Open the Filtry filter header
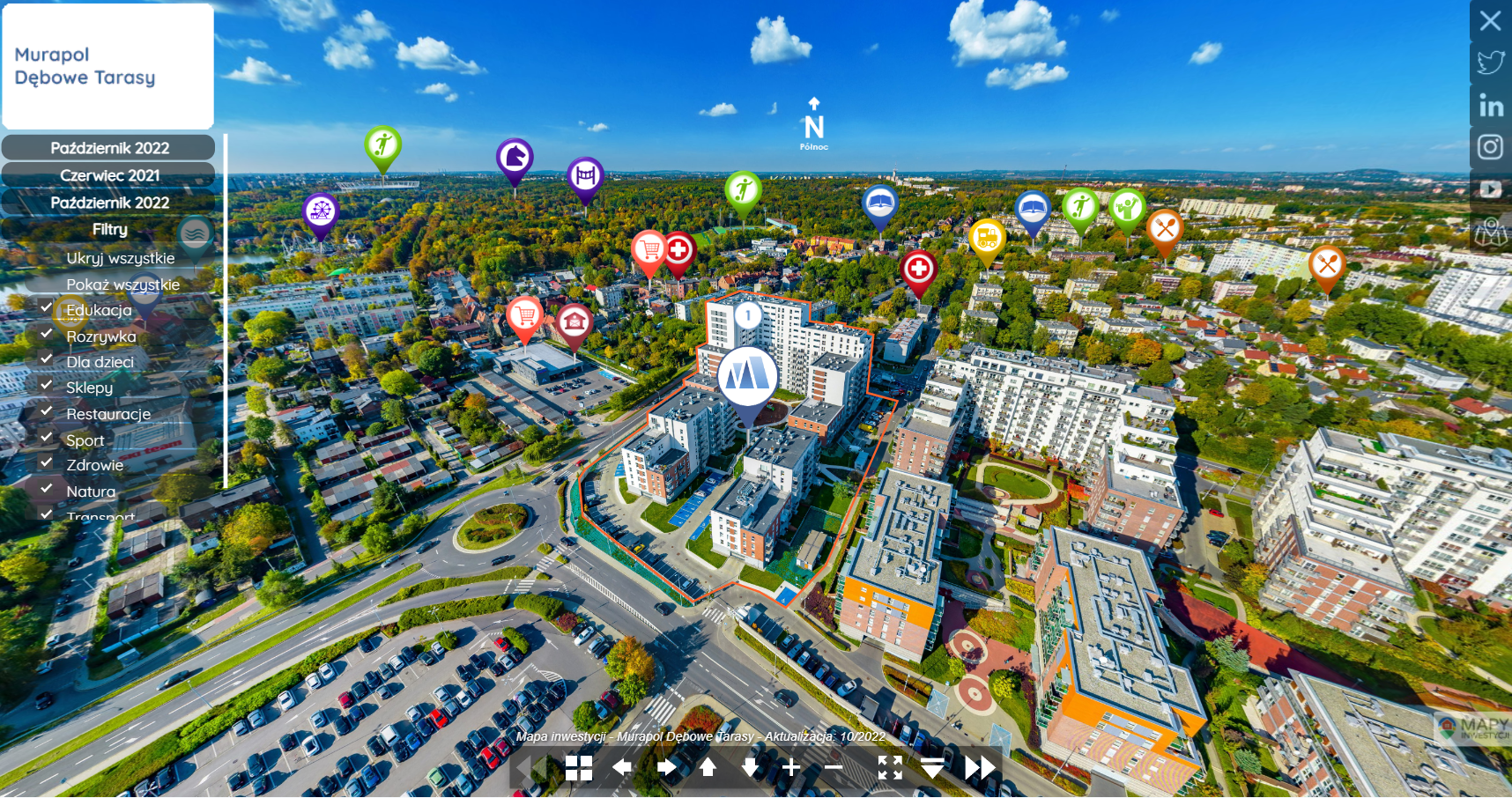Image resolution: width=1512 pixels, height=798 pixels. pos(109,229)
